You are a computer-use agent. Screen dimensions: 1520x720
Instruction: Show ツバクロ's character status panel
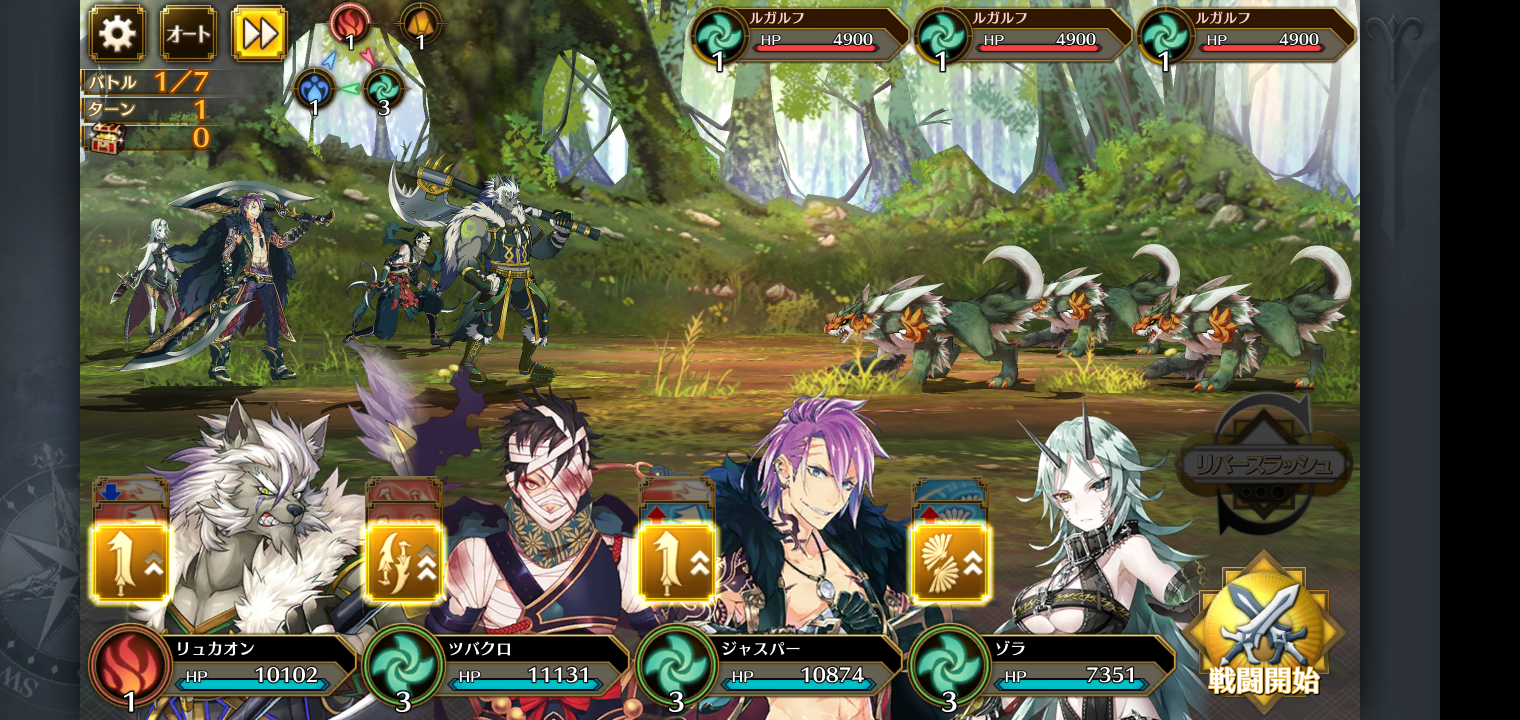pyautogui.click(x=498, y=665)
